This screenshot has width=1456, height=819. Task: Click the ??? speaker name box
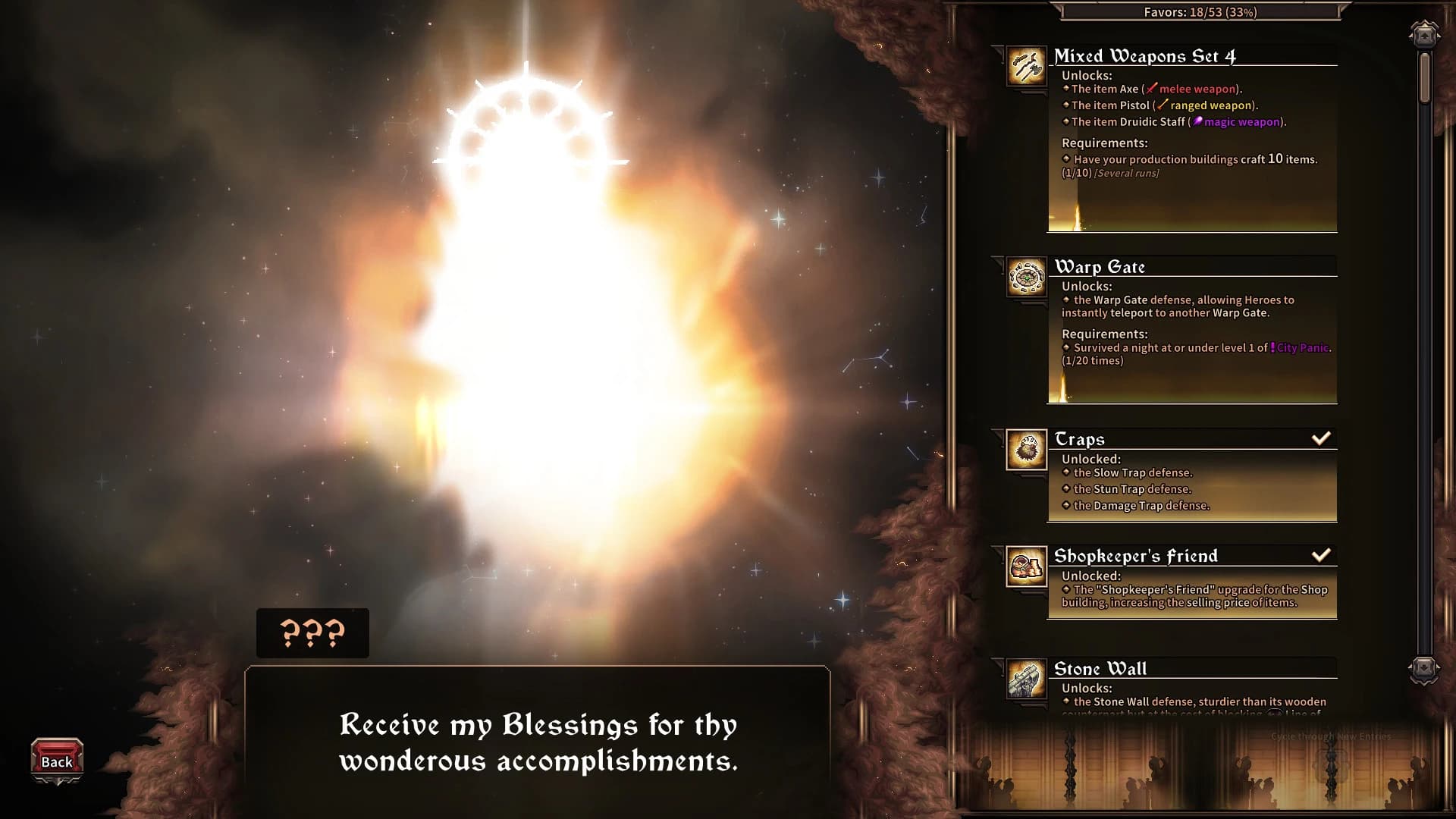(x=312, y=634)
